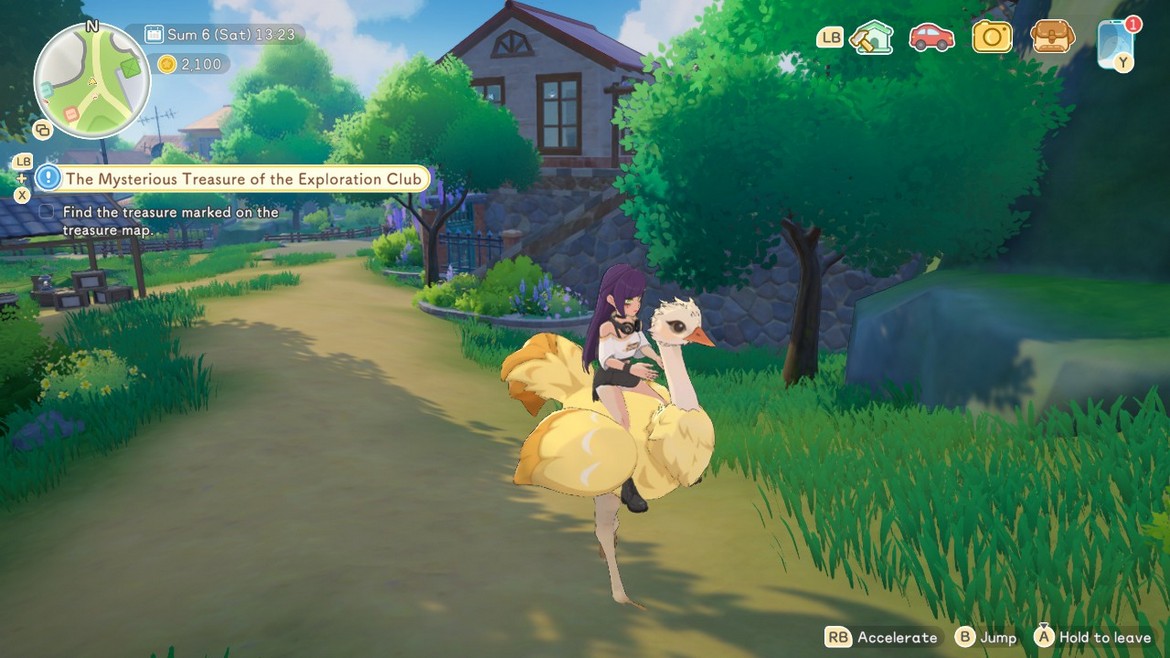This screenshot has width=1170, height=658.
Task: Select the red car vehicle icon
Action: [931, 38]
